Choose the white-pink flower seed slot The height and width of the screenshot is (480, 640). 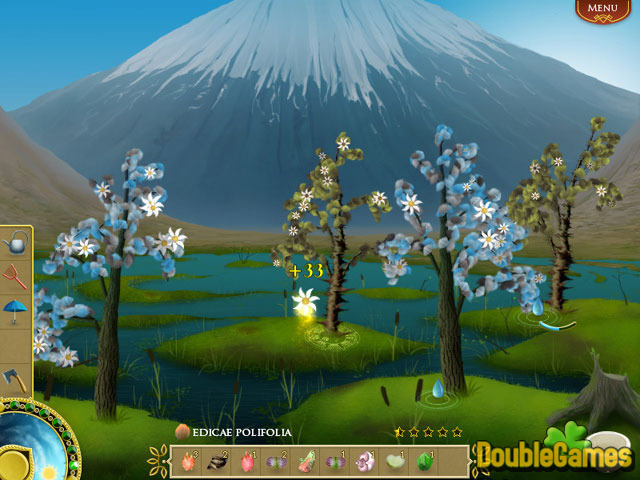366,461
